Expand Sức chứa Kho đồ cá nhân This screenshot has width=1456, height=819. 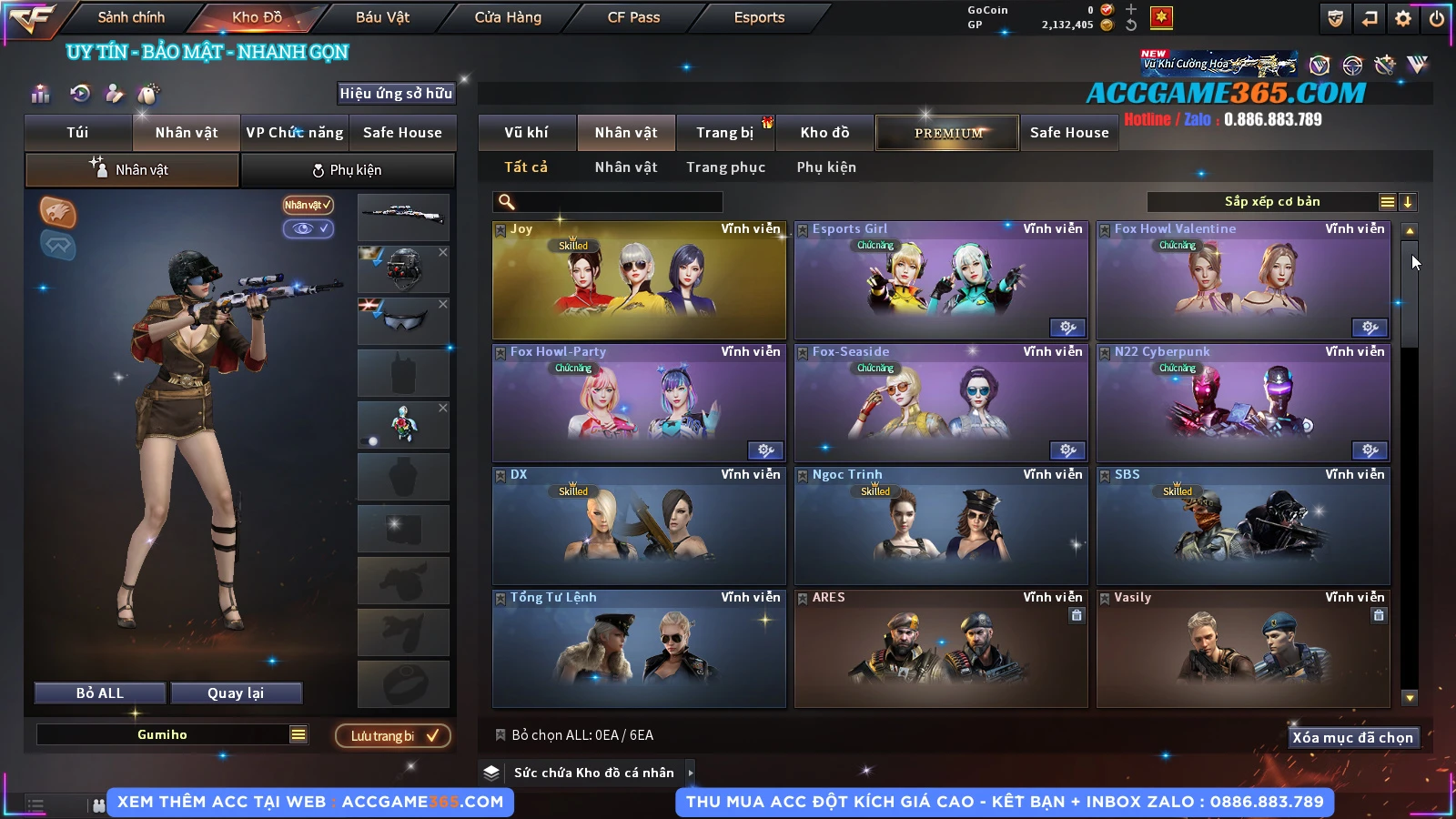(691, 773)
